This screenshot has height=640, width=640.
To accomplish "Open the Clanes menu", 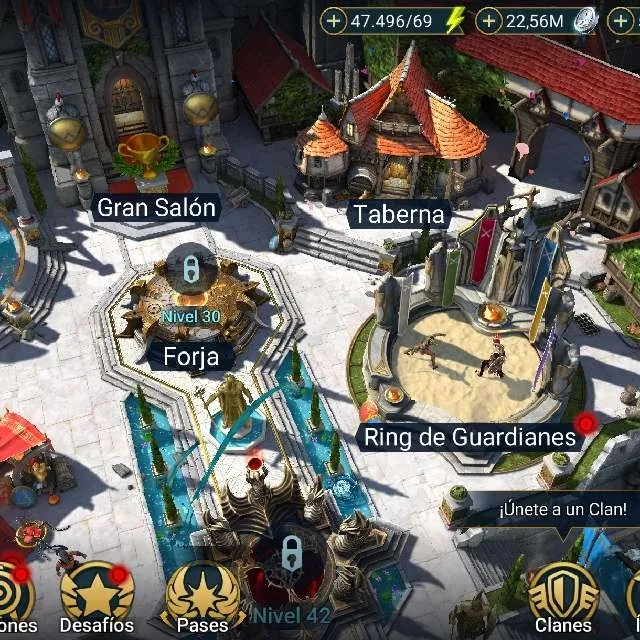I will point(563,598).
